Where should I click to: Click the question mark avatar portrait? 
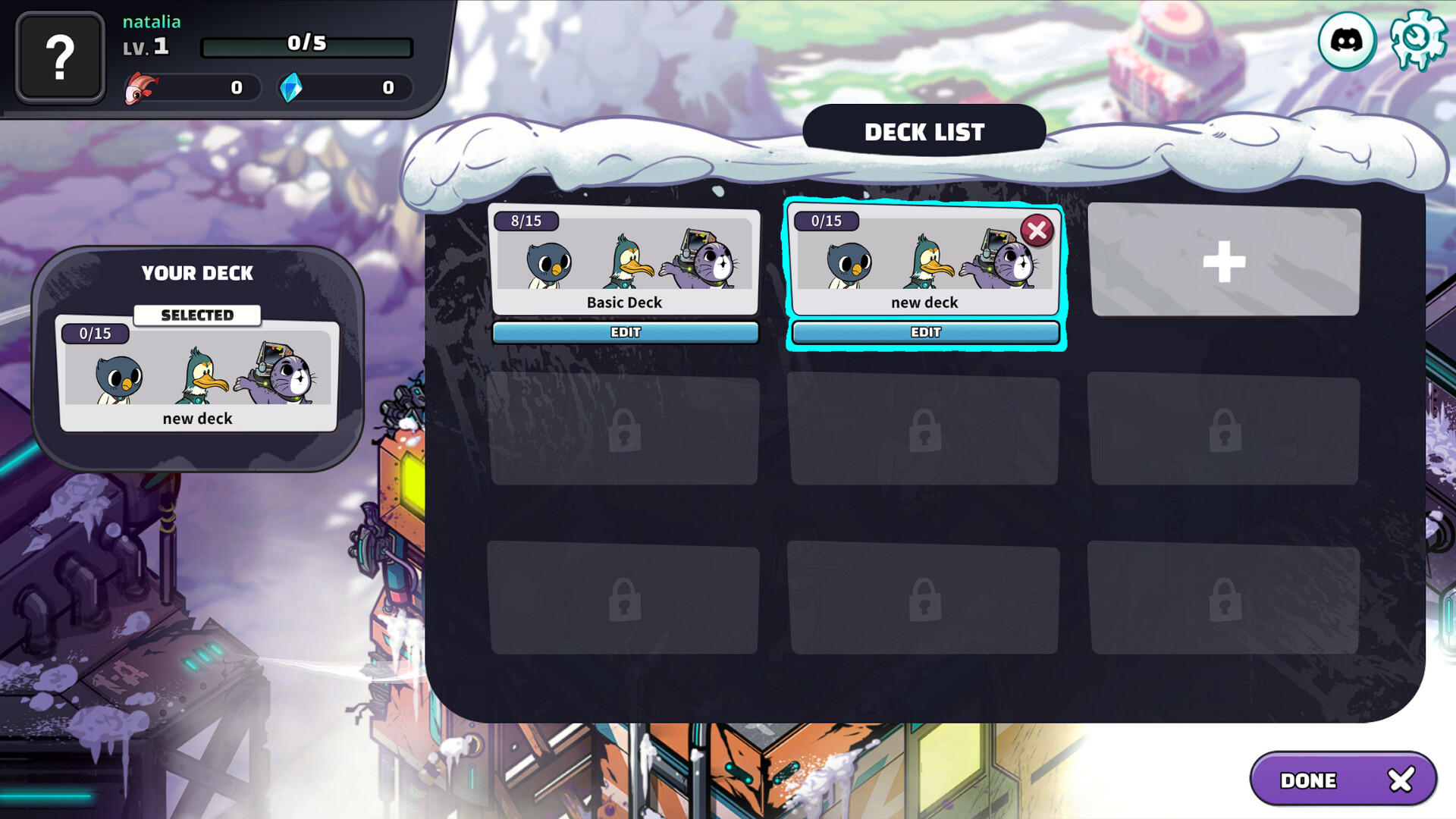click(61, 57)
